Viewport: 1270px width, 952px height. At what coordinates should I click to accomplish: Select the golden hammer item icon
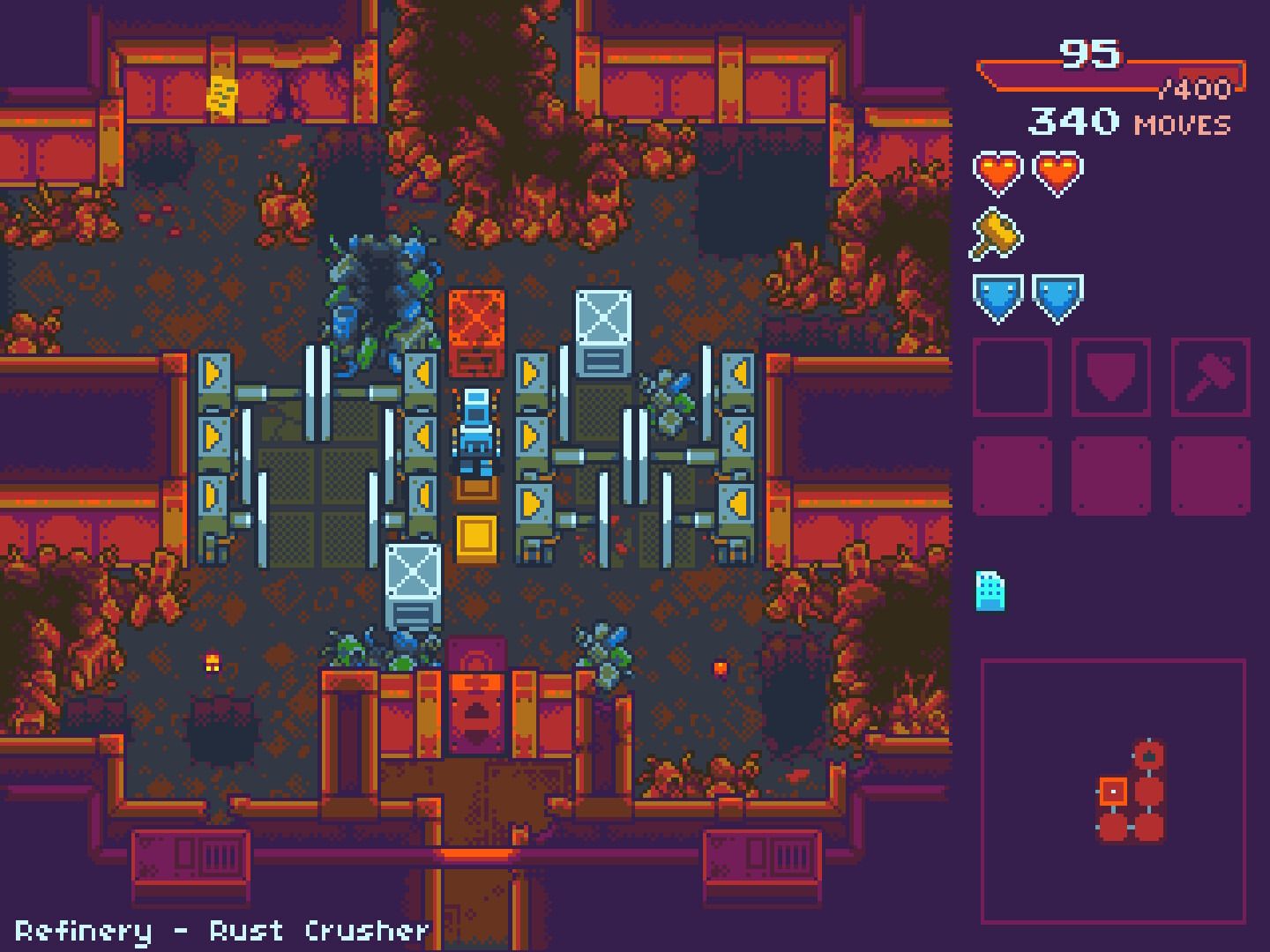997,234
